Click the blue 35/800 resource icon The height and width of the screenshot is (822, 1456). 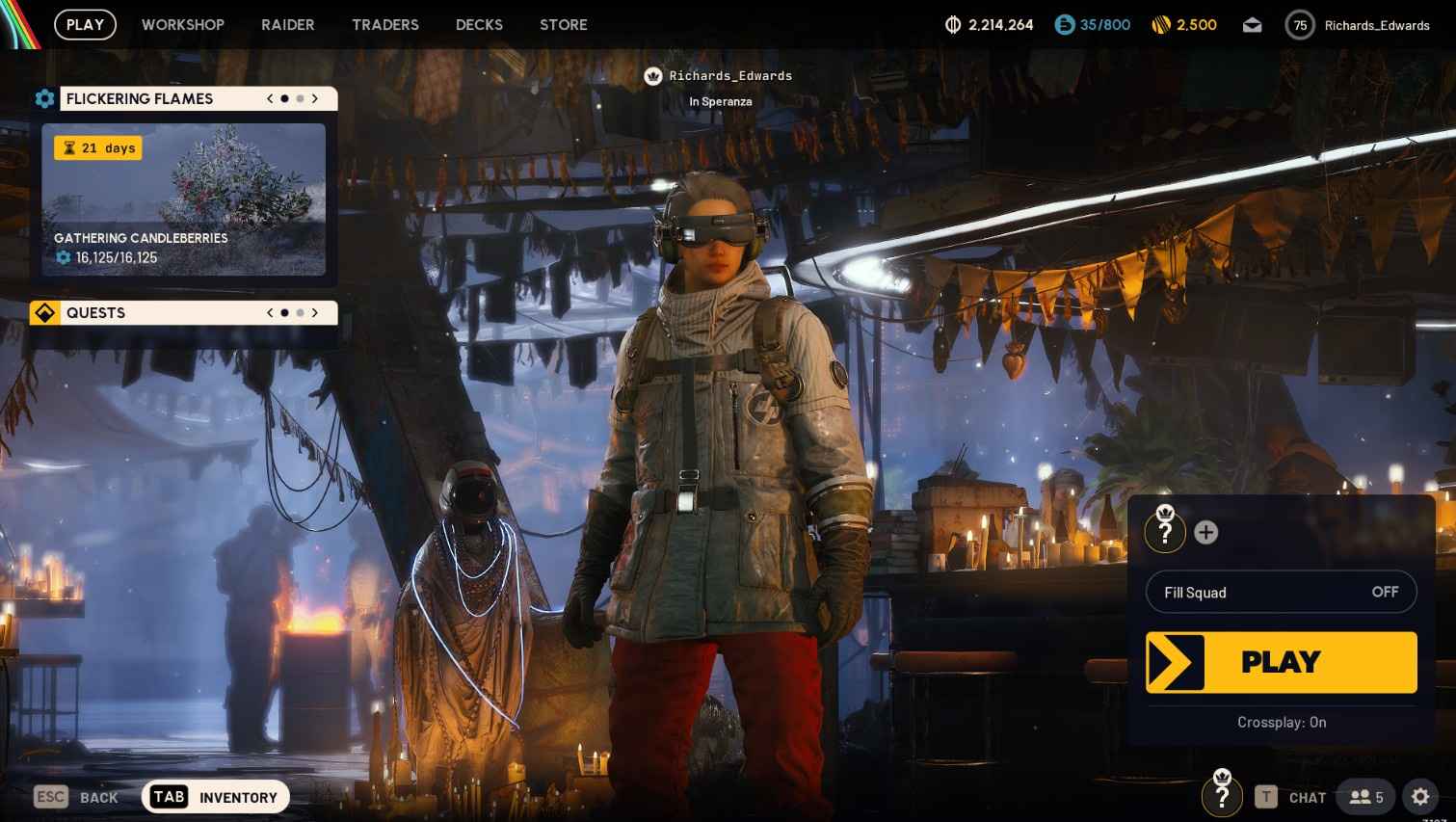[x=1065, y=25]
